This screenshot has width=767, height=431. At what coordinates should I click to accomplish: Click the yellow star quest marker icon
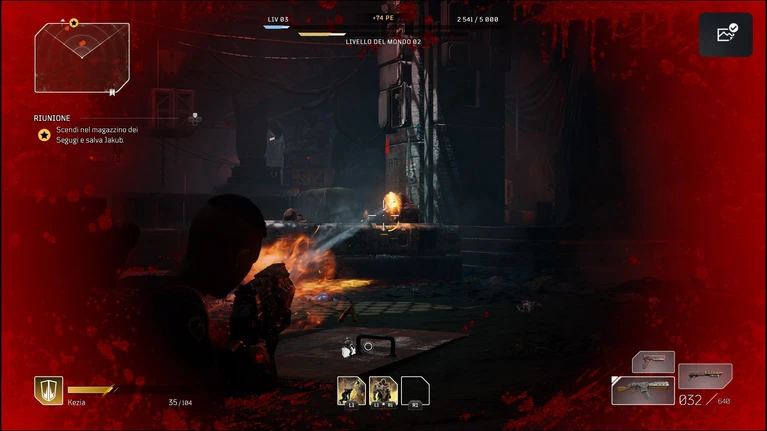point(44,135)
